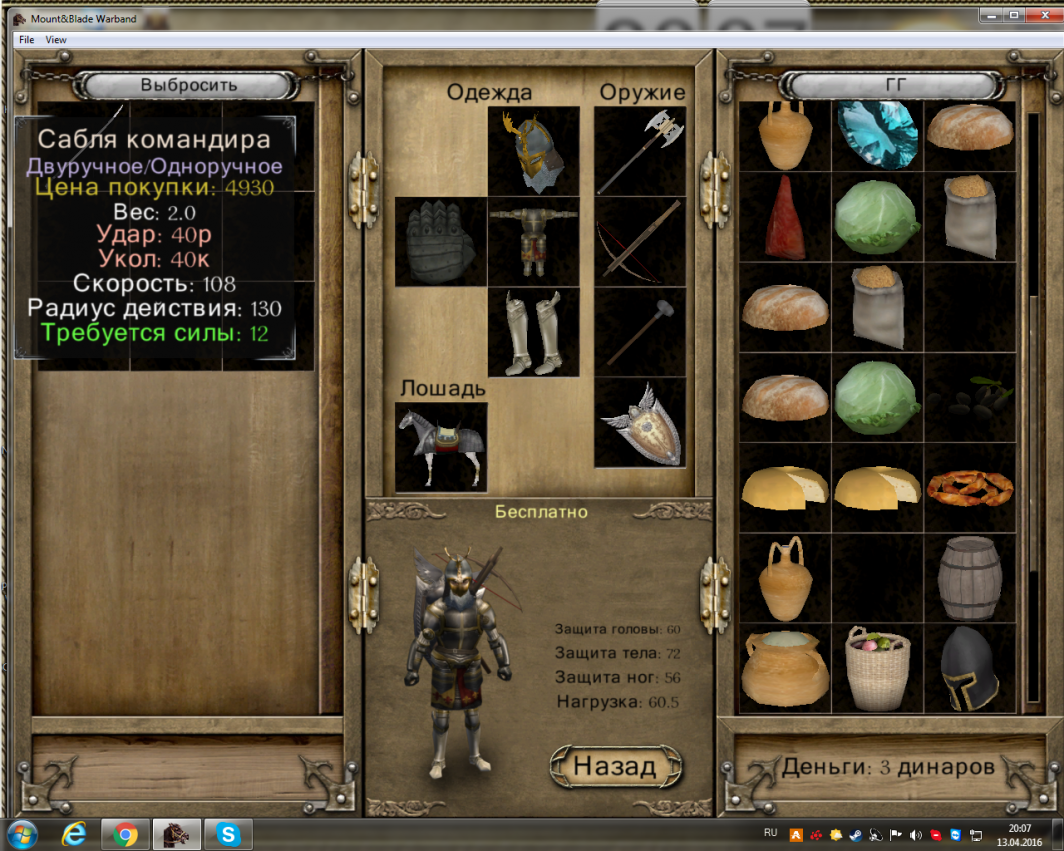Screen dimensions: 1064x851
Task: Close the Mount&Blade Warband window
Action: point(1042,15)
